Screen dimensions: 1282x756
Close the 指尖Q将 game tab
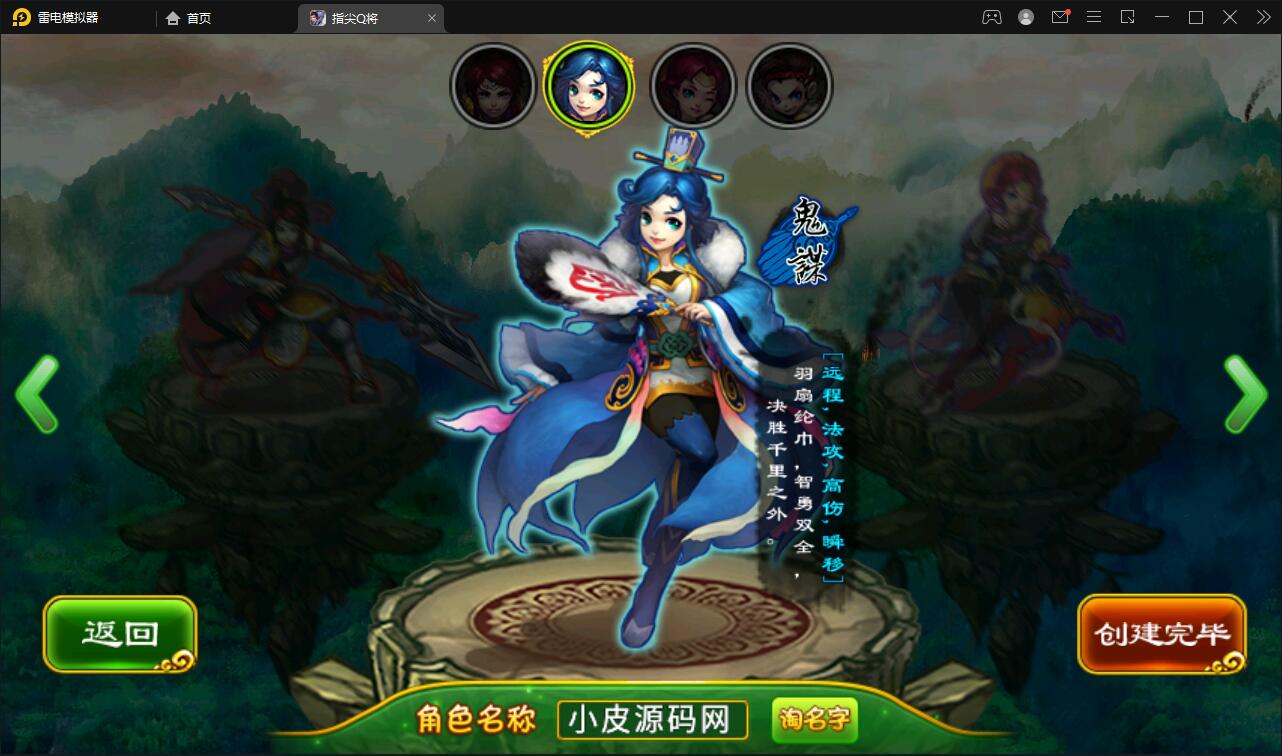click(431, 18)
